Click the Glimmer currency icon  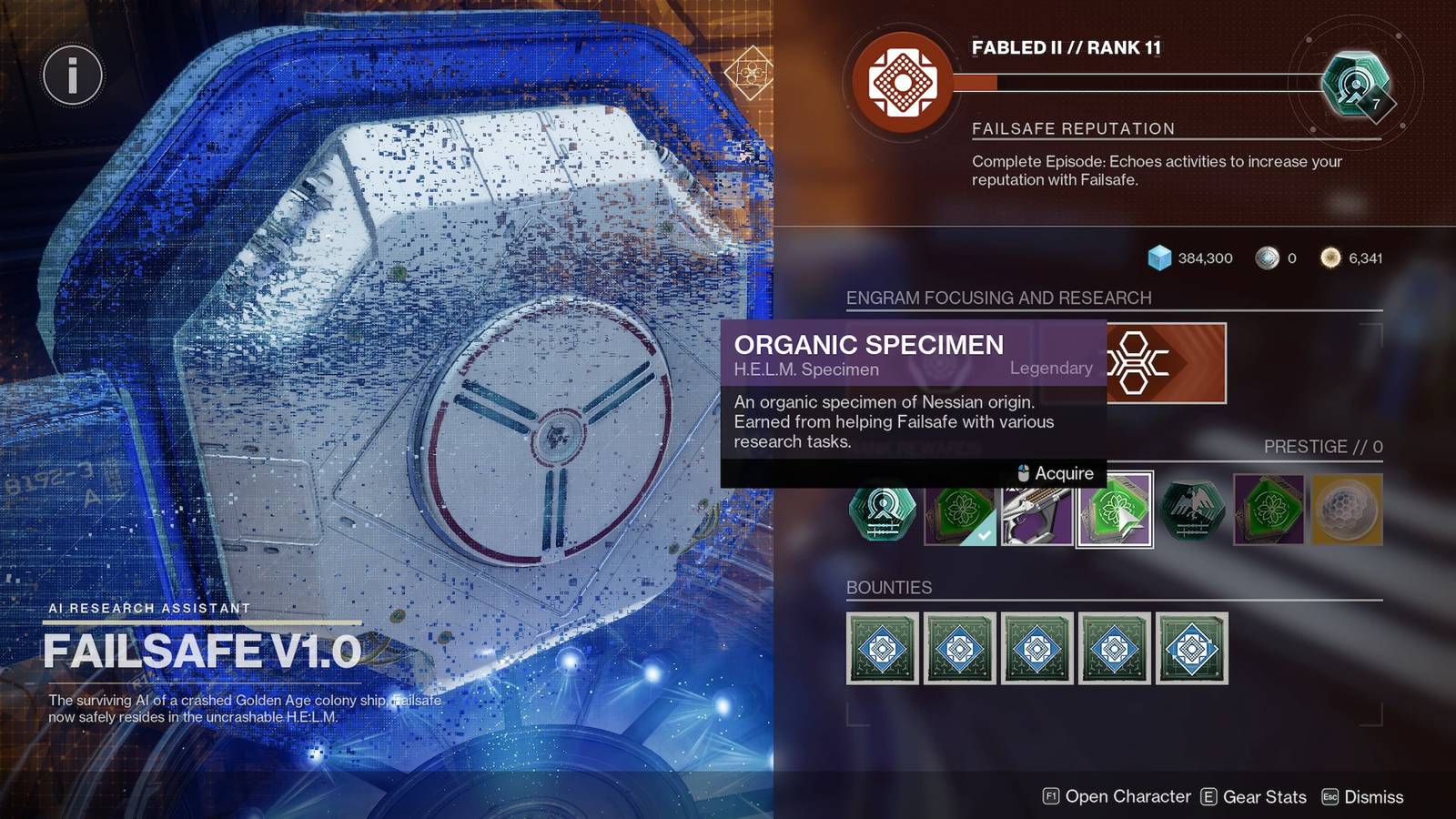1158,258
